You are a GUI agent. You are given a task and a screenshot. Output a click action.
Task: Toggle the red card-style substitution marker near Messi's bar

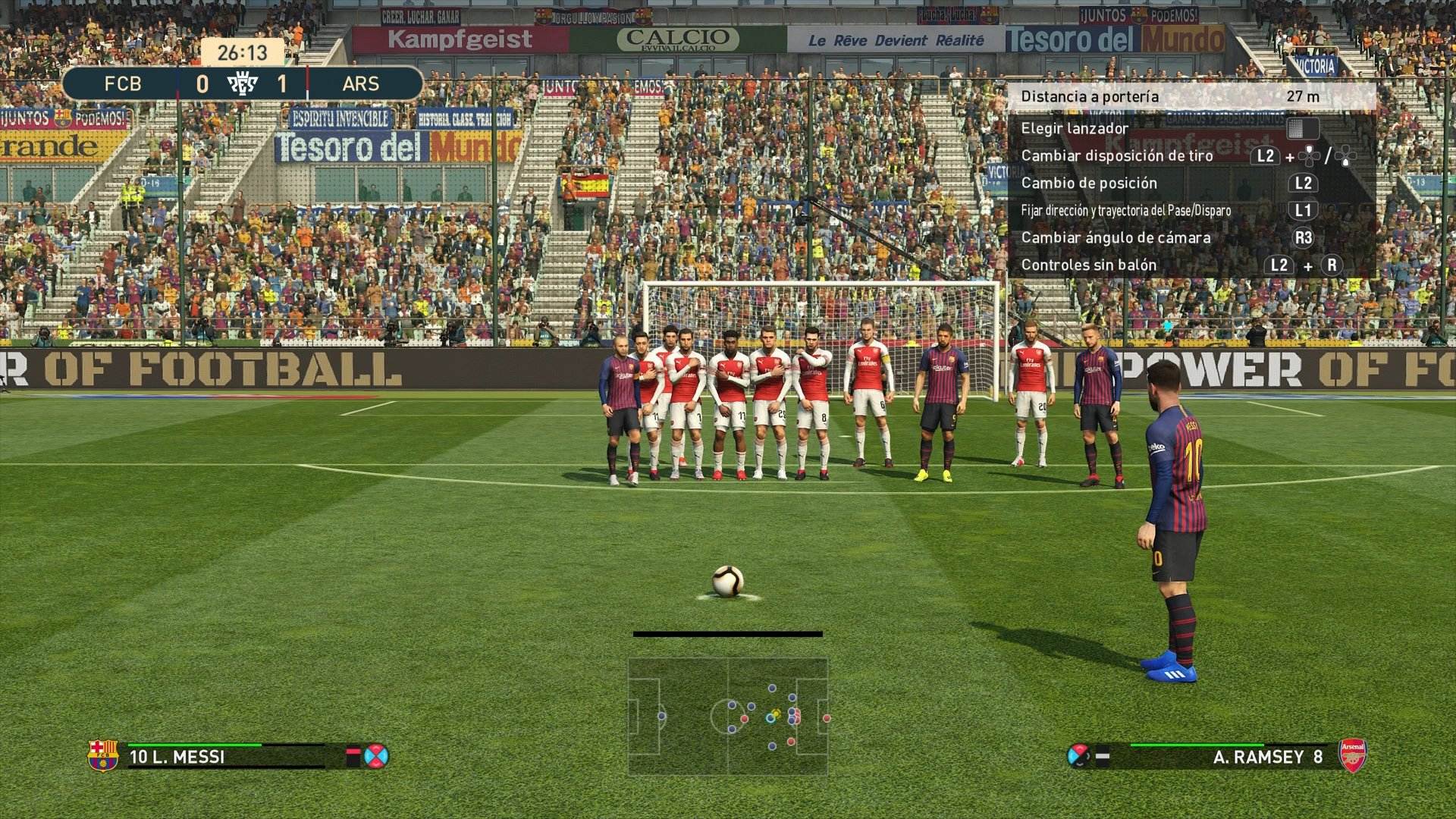coord(352,756)
